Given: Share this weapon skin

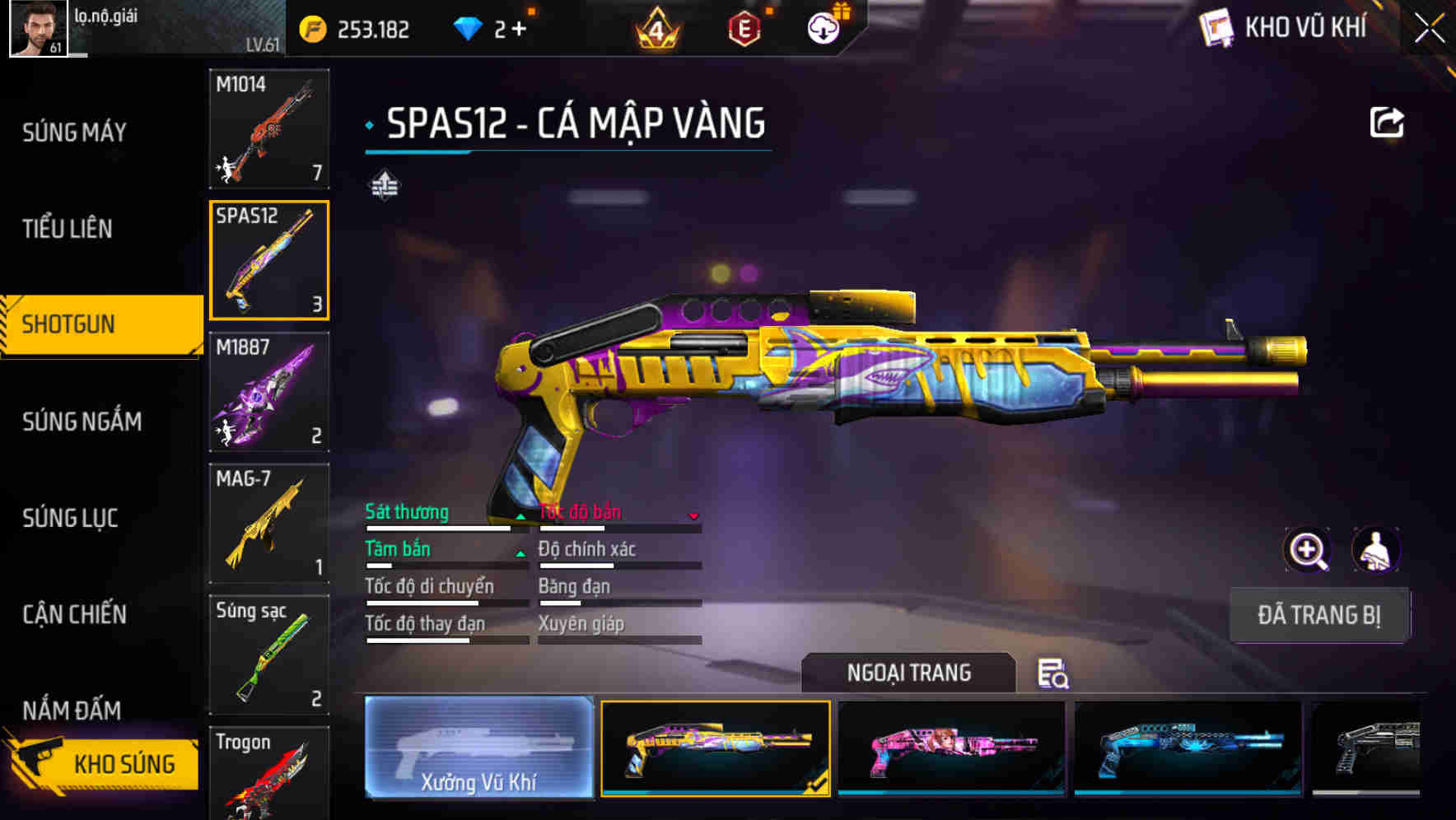Looking at the screenshot, I should (x=1386, y=123).
